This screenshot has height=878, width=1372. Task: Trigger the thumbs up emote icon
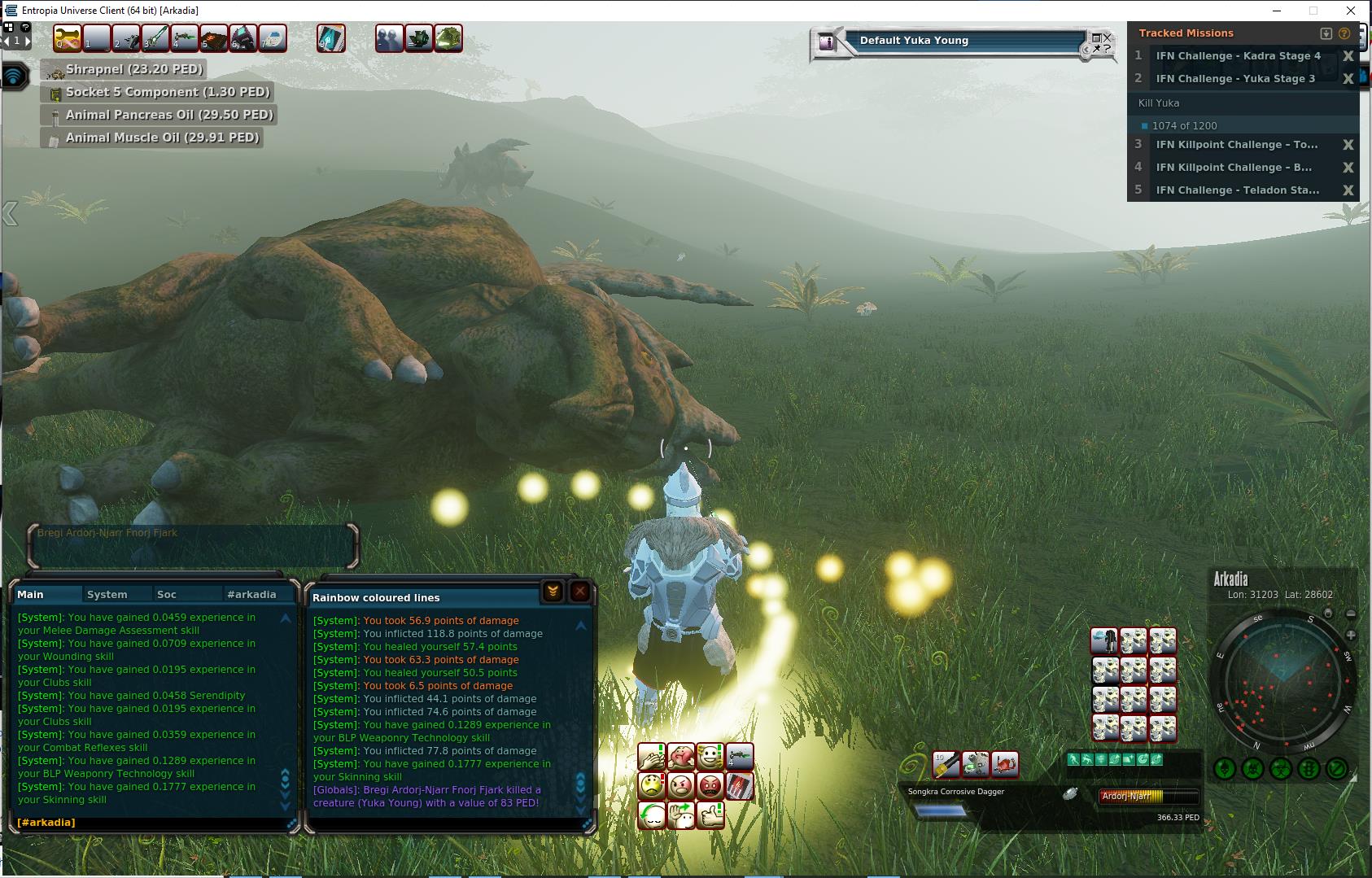click(710, 814)
